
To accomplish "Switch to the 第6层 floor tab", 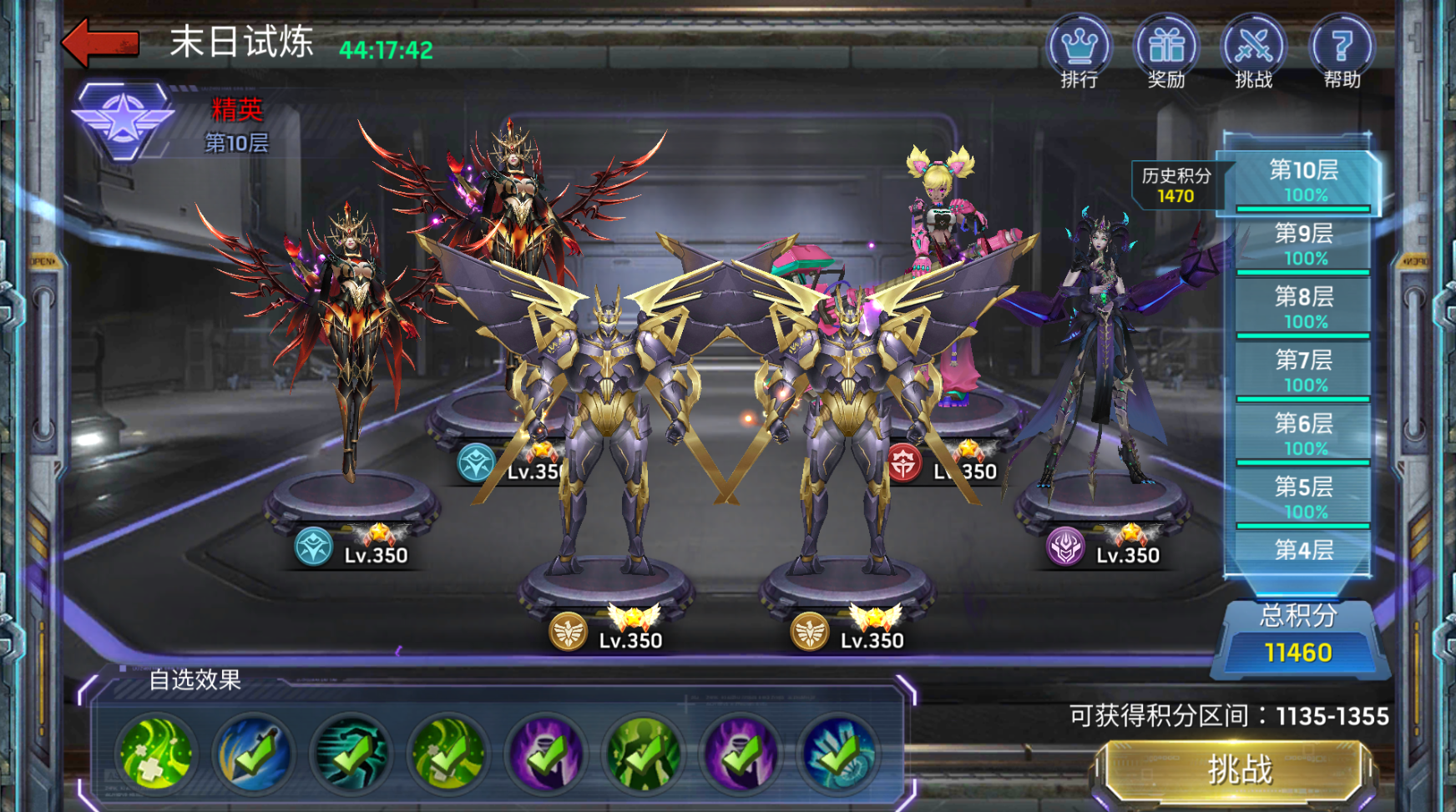I will pyautogui.click(x=1303, y=434).
